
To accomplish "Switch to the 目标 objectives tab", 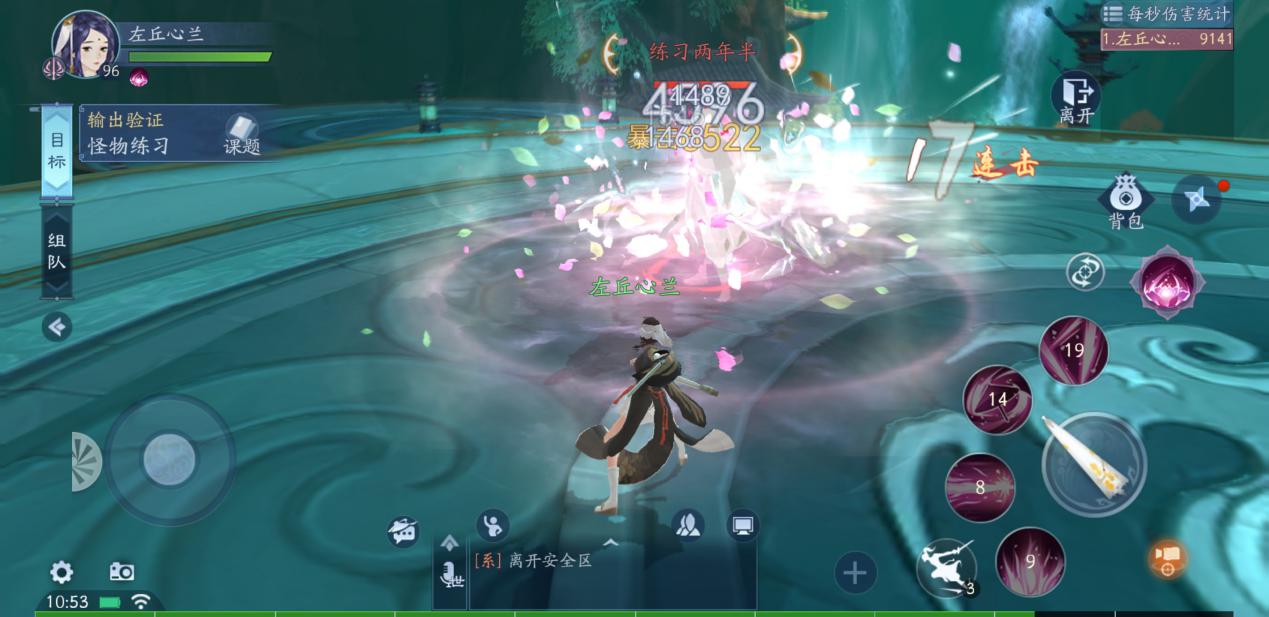I will click(x=57, y=151).
